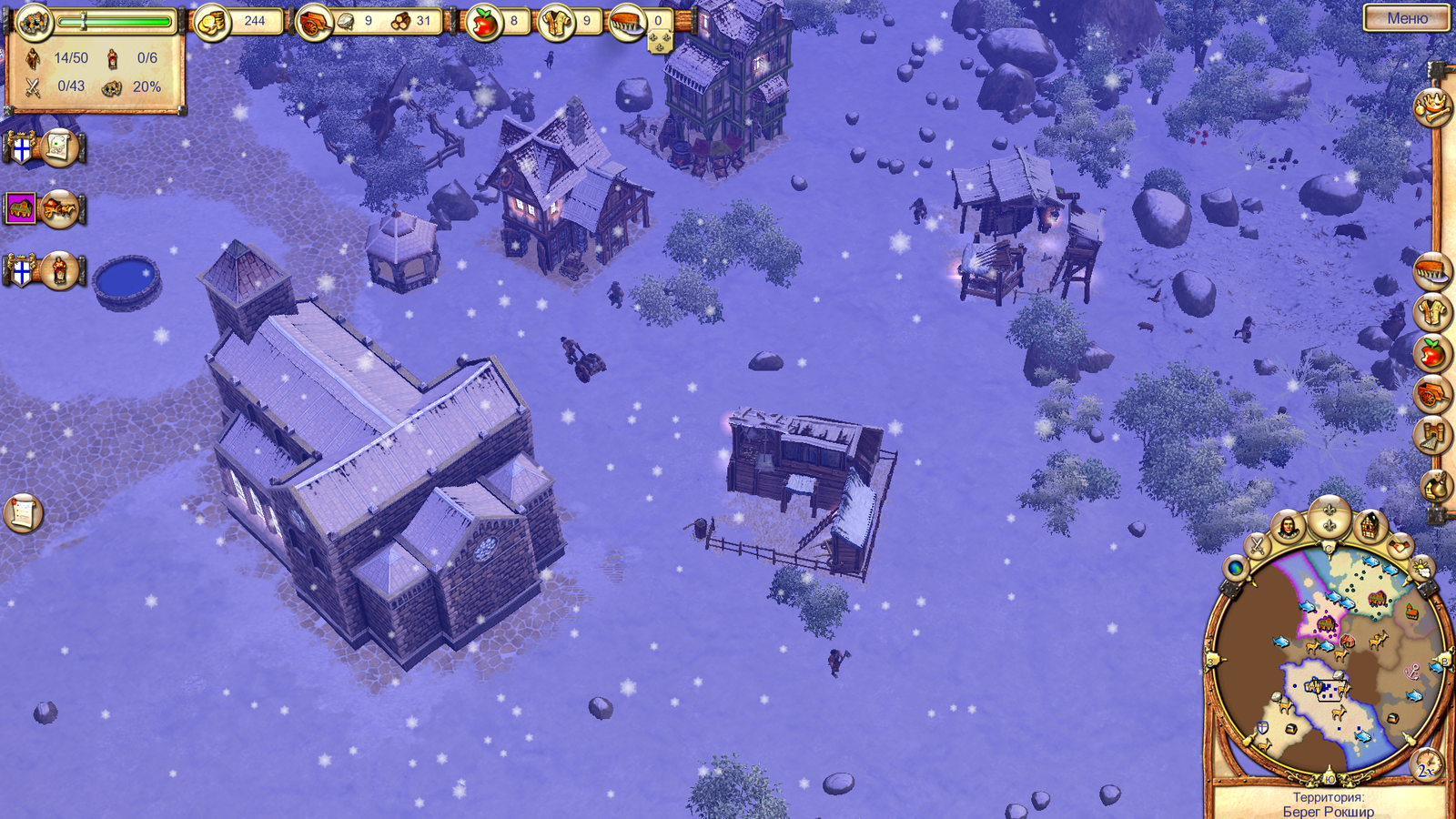Select the crossed swords military button
Screen dimensions: 1456x819
click(1257, 546)
